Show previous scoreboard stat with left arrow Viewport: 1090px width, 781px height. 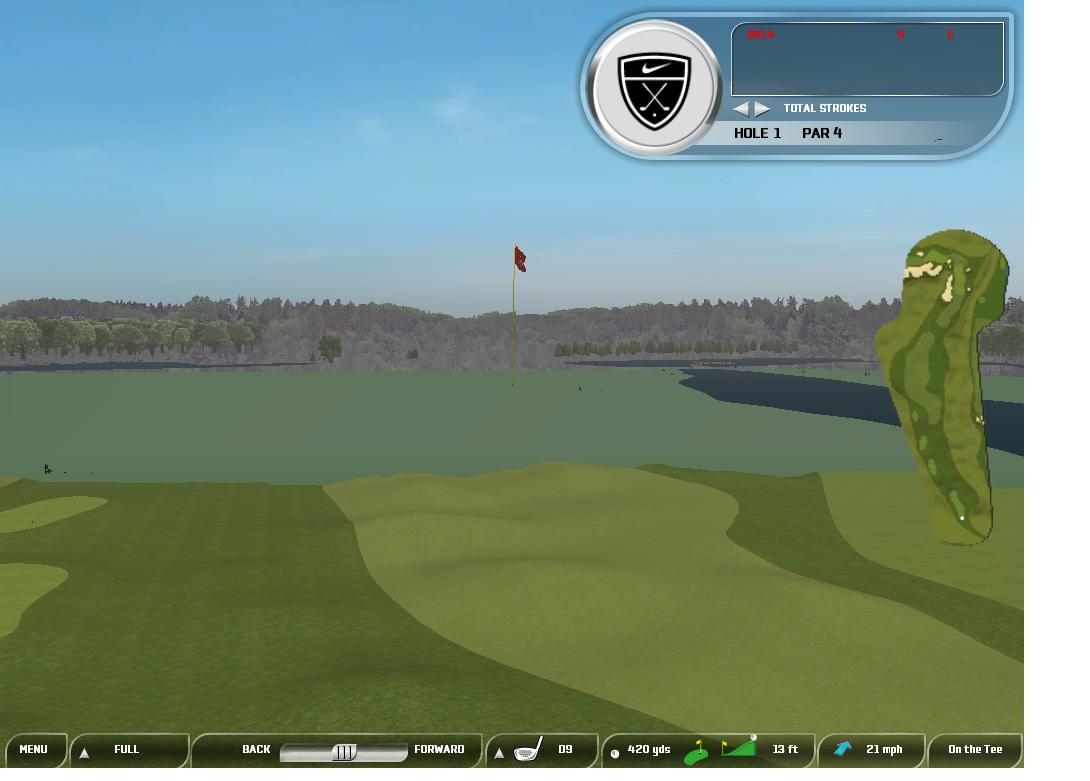pyautogui.click(x=741, y=108)
